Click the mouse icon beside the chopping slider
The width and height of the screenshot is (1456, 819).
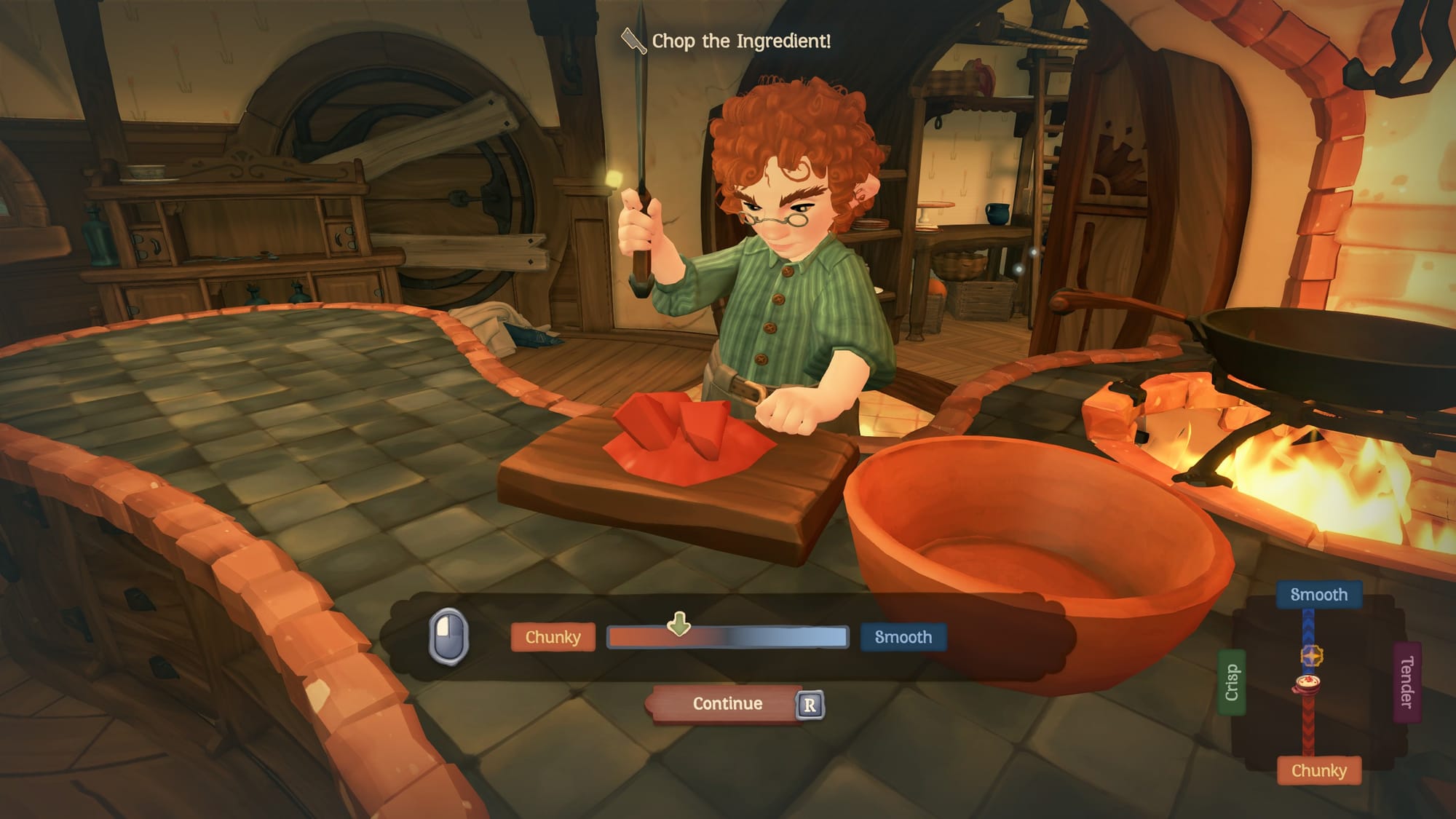point(449,636)
